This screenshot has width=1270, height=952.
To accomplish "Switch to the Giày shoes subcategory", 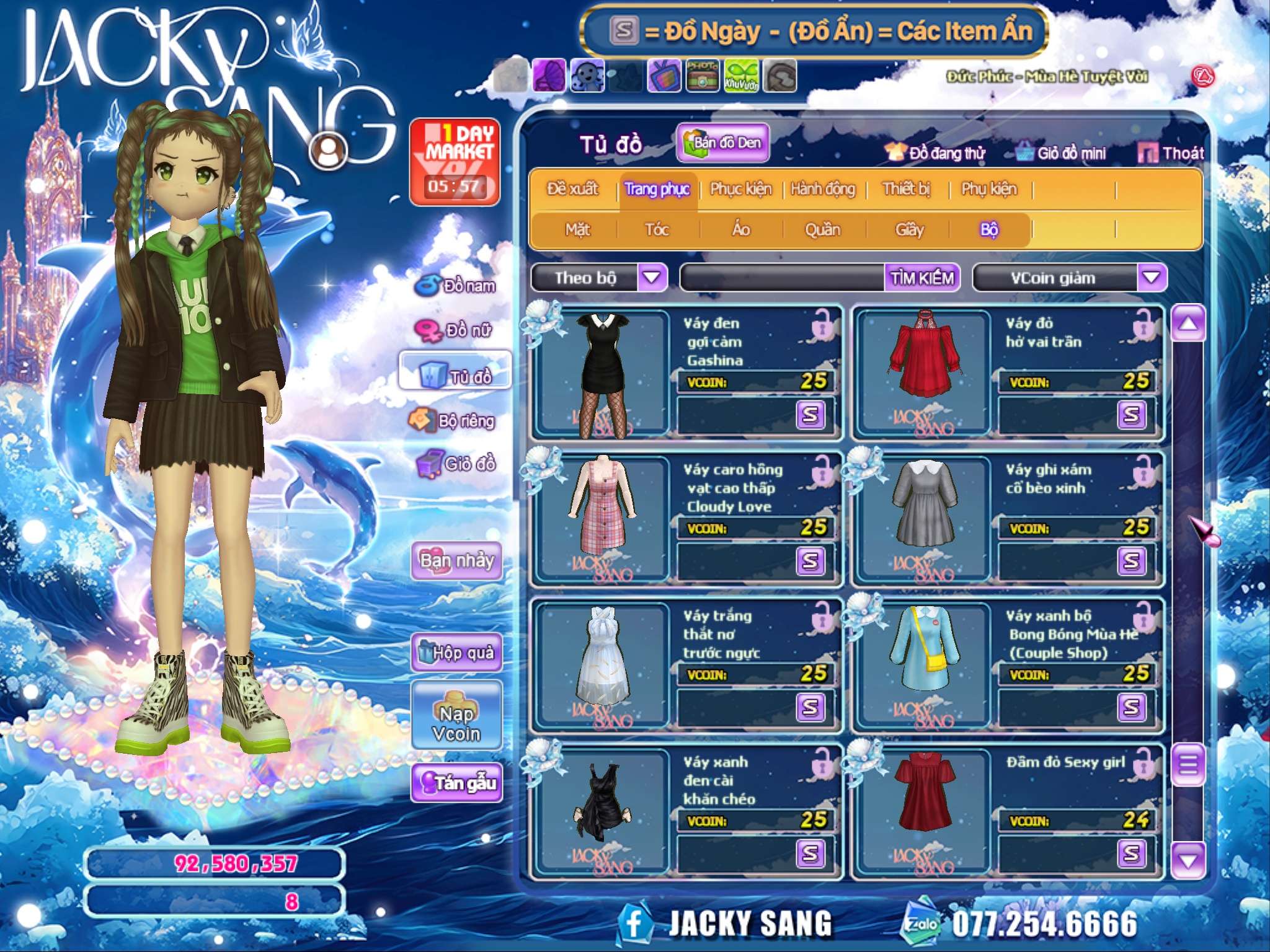I will pos(909,230).
